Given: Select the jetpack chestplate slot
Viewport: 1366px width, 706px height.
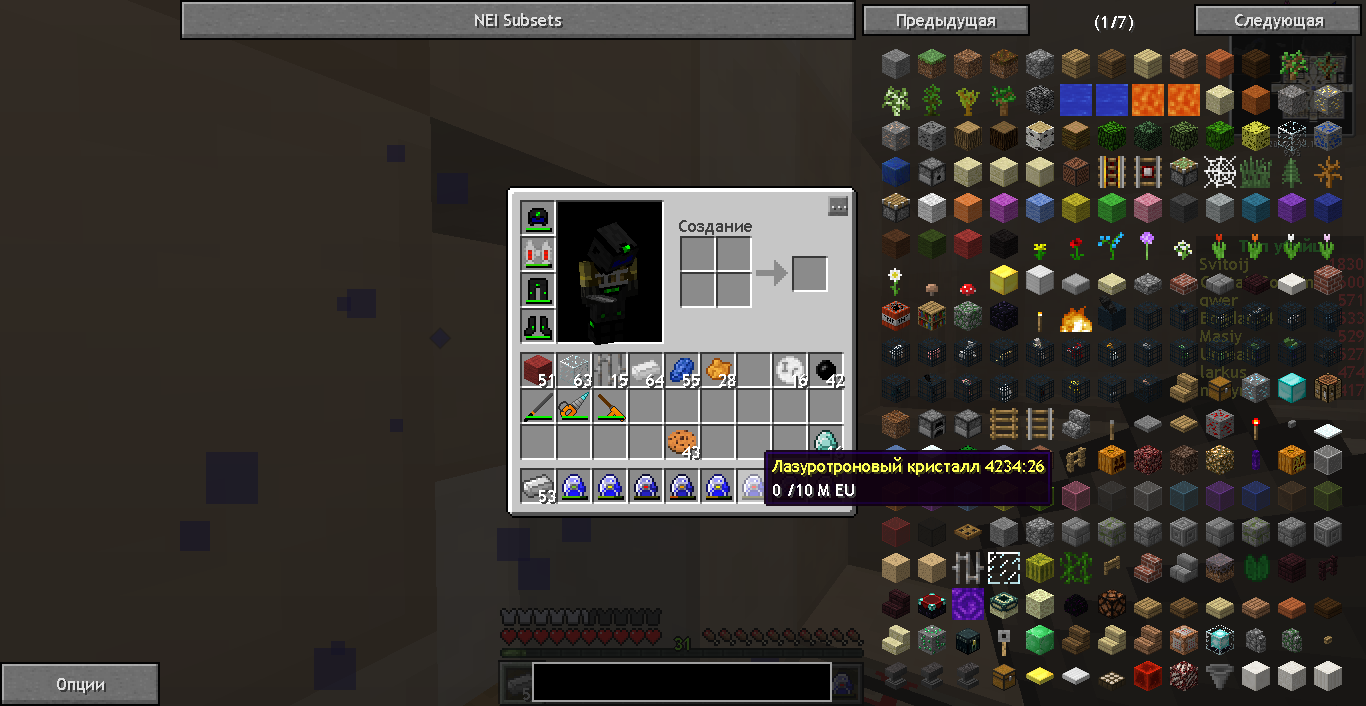Looking at the screenshot, I should point(538,254).
